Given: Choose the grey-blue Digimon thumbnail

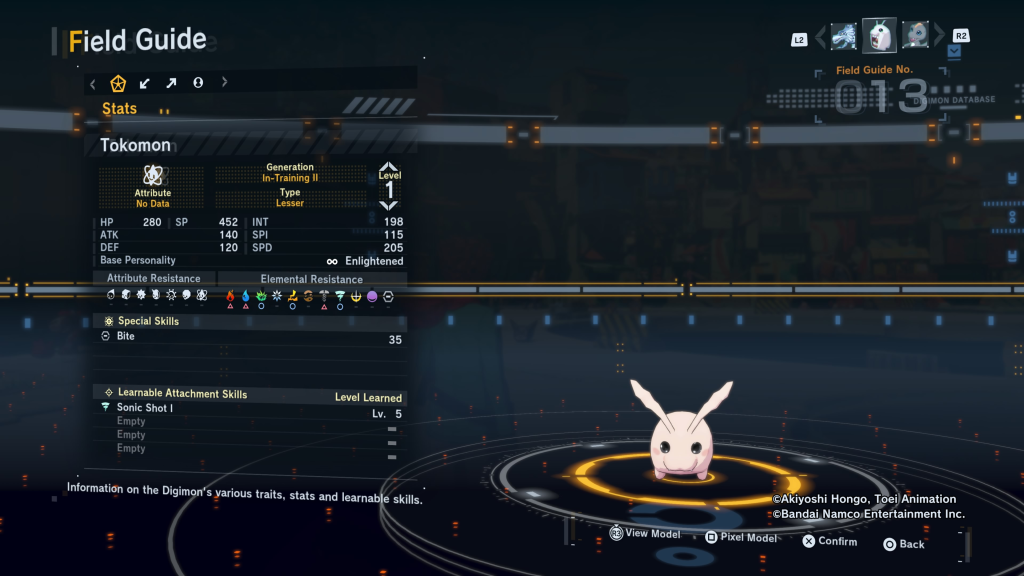Looking at the screenshot, I should [x=916, y=36].
